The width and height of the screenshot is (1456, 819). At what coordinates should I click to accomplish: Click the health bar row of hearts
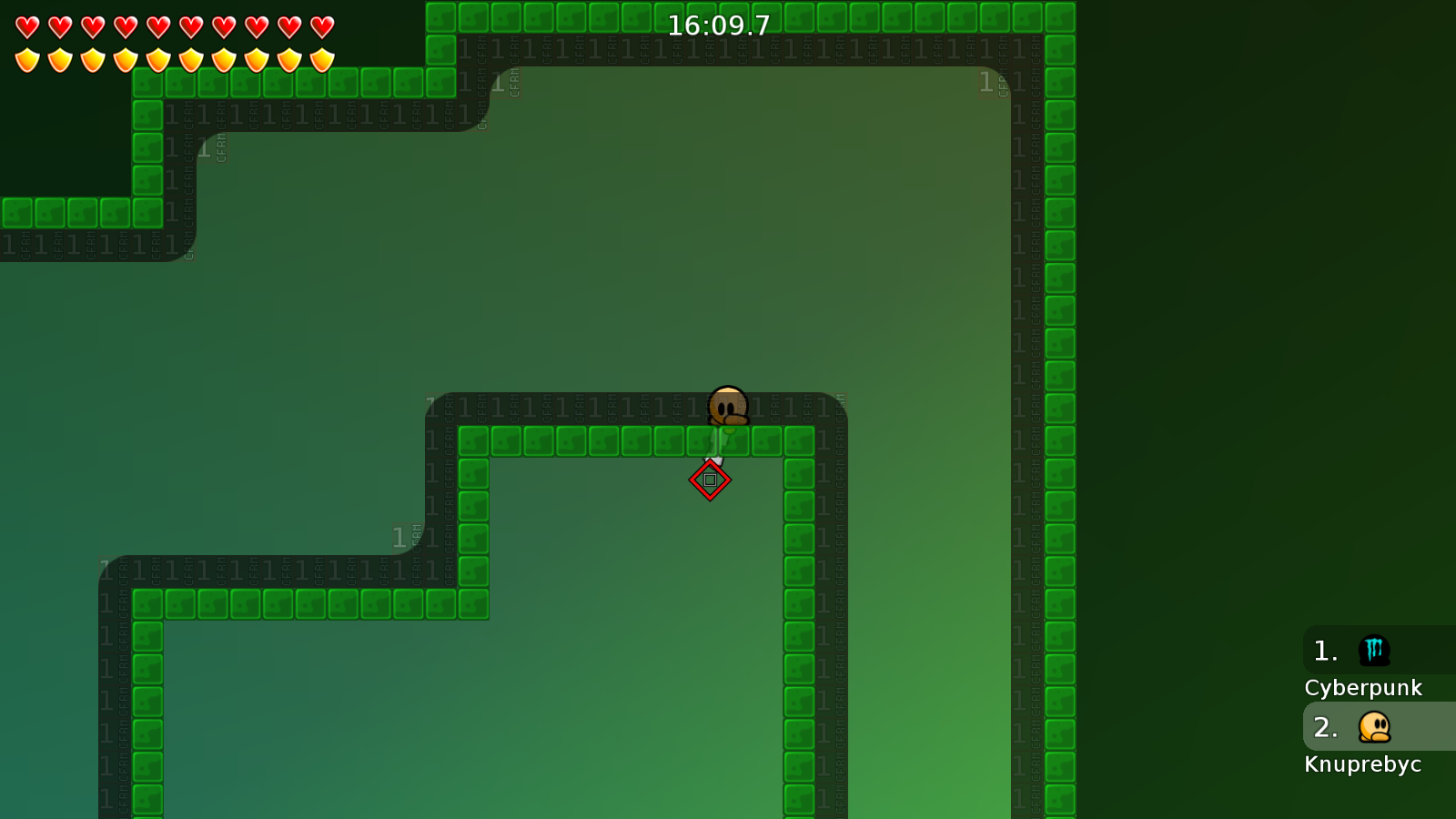tap(173, 25)
